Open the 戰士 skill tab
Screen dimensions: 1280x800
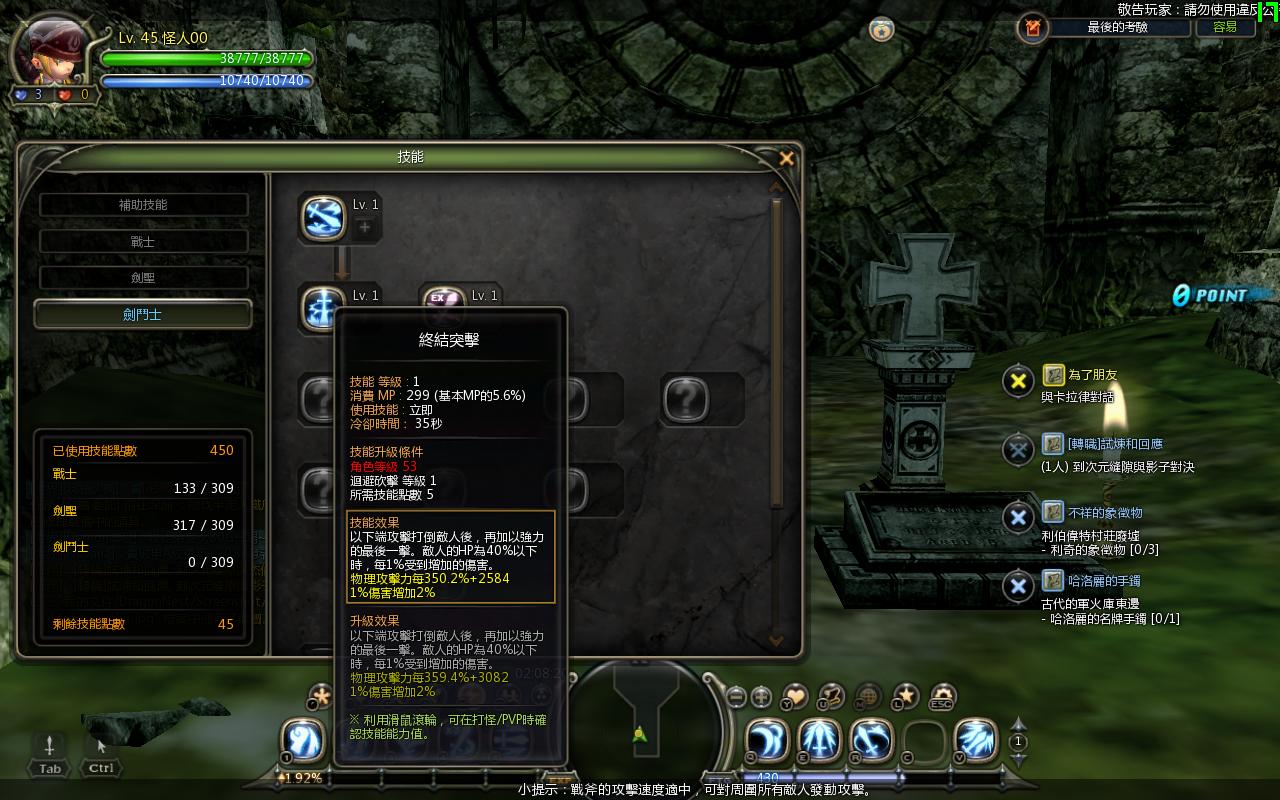point(143,242)
